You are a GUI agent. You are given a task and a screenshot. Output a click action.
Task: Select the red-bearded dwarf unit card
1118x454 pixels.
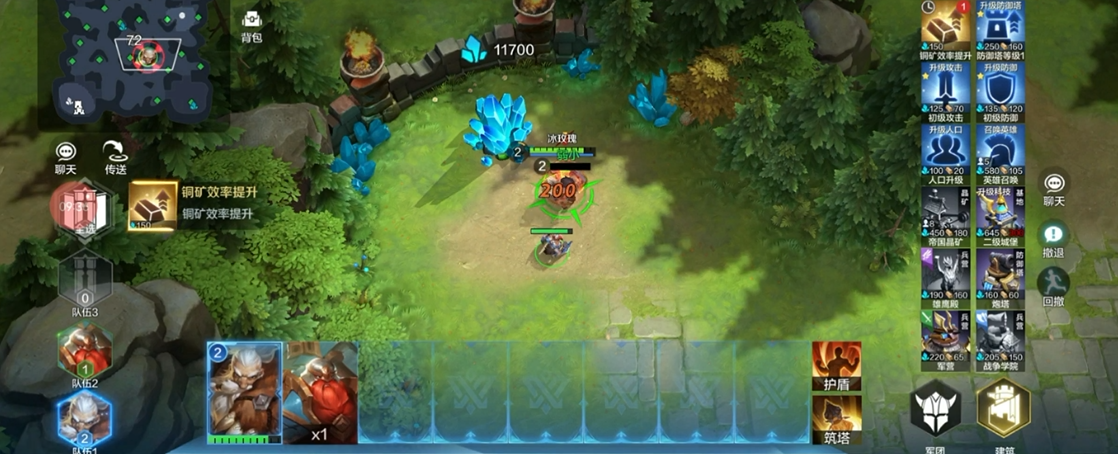pos(321,391)
